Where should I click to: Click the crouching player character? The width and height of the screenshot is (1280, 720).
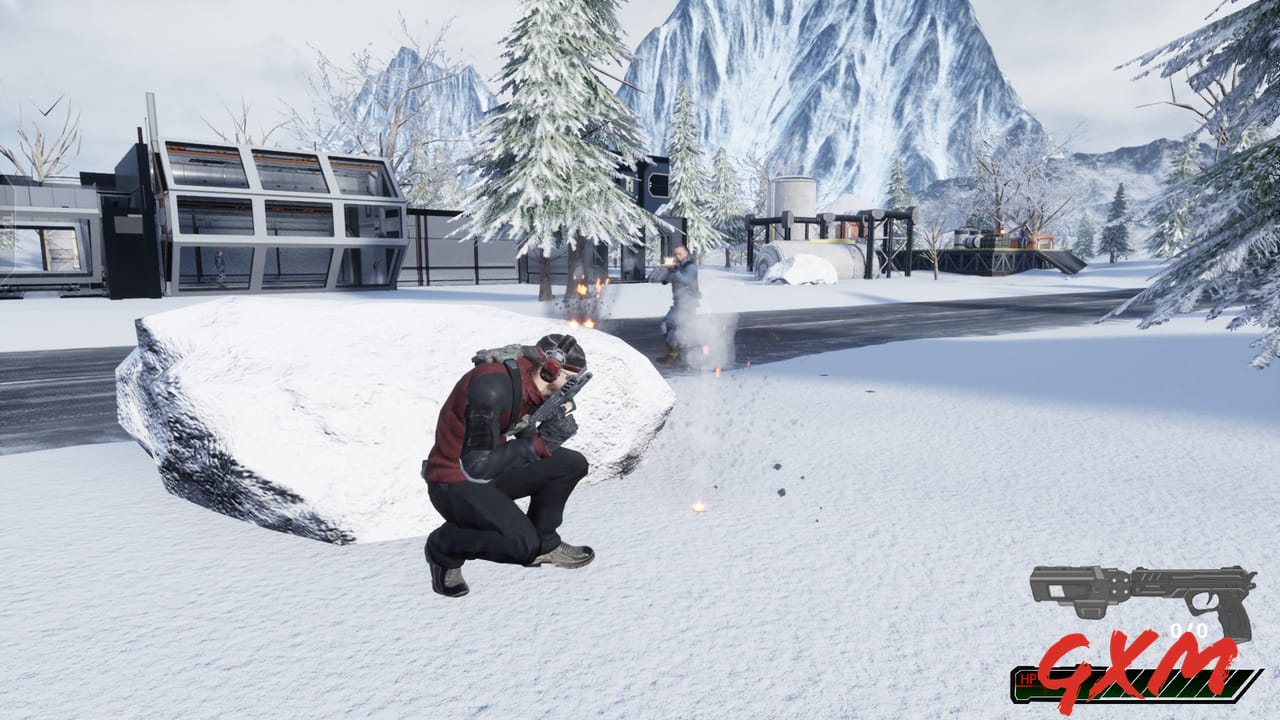point(500,450)
